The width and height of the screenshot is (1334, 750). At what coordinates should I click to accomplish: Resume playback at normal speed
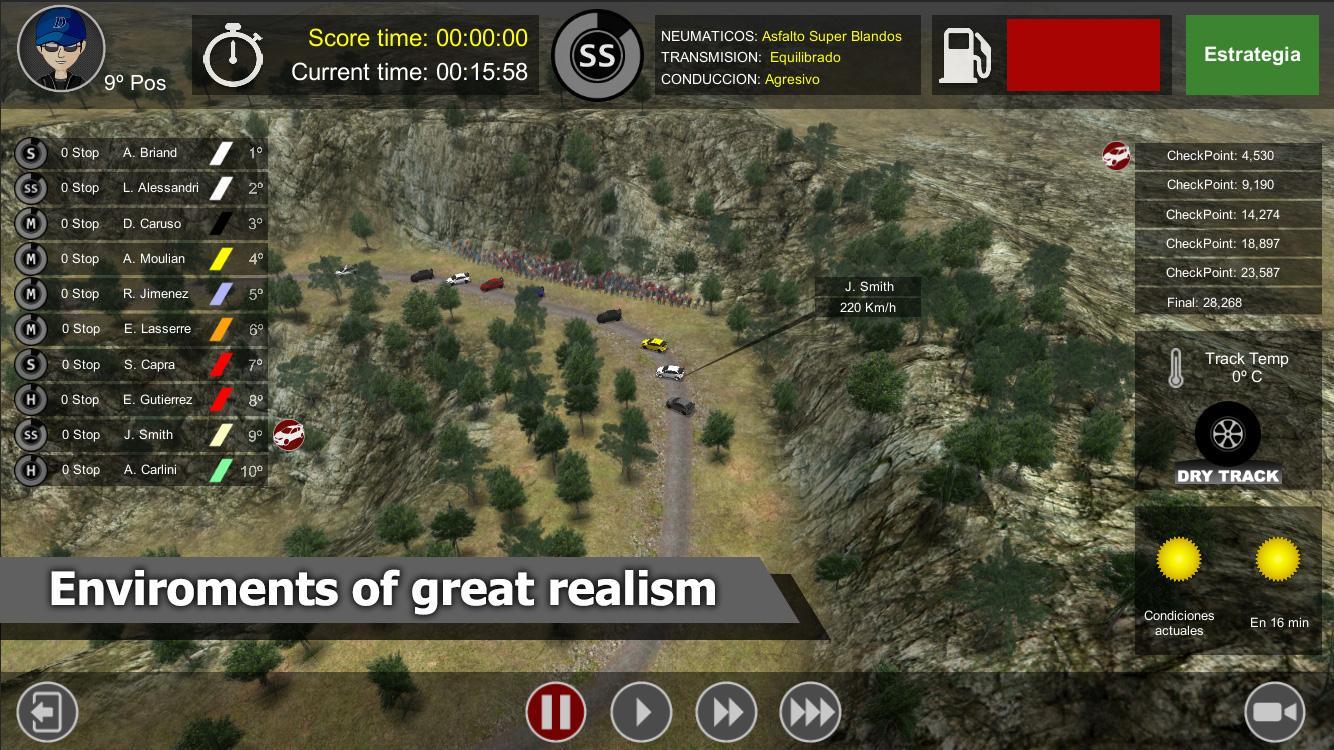point(641,711)
